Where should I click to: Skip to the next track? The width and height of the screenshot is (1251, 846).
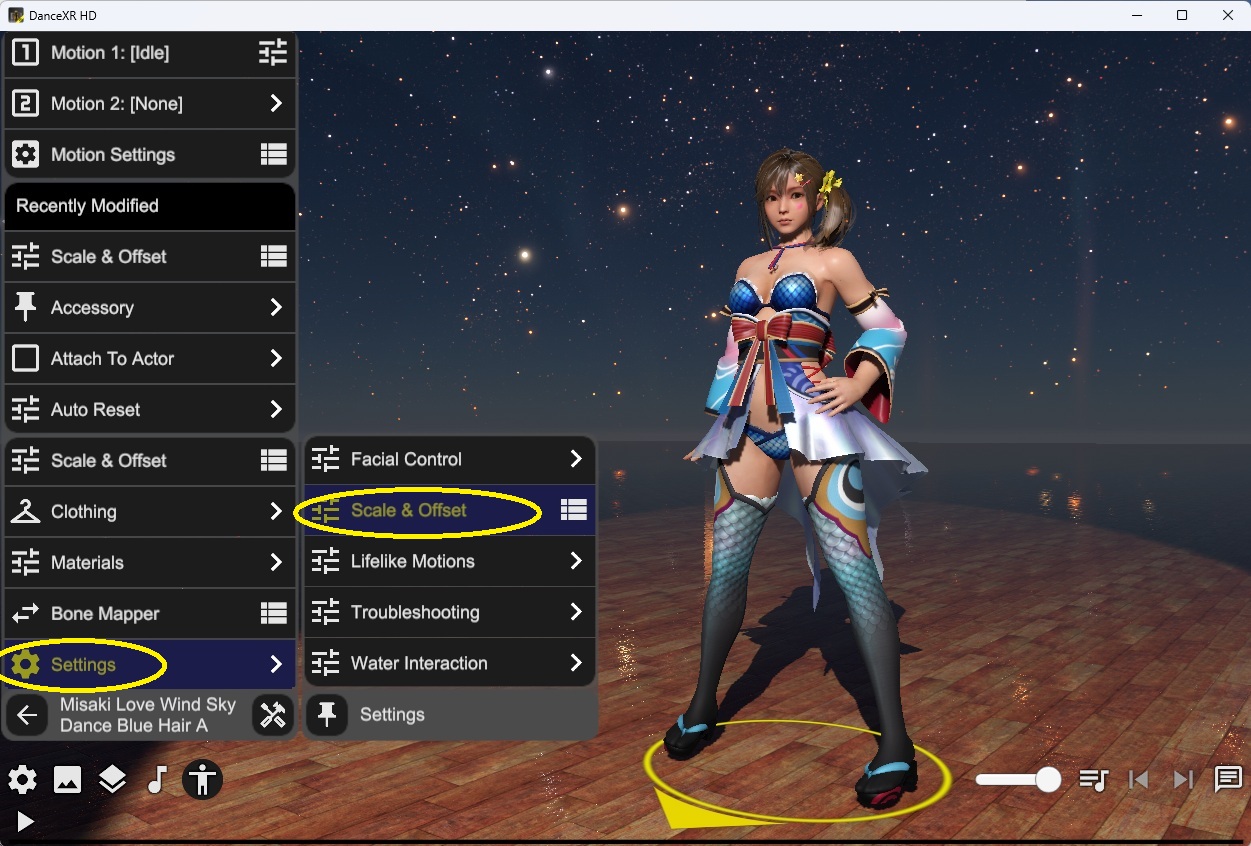coord(1183,780)
